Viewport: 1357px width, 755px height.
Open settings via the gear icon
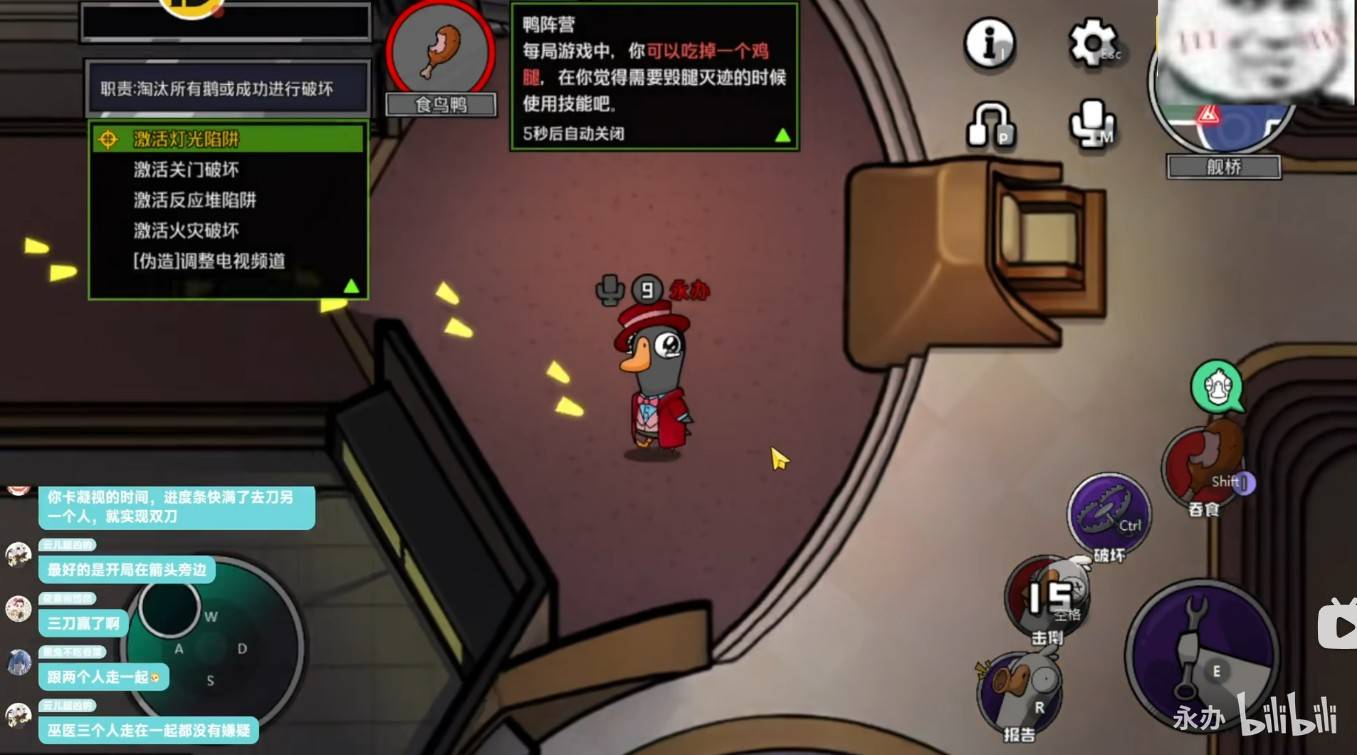1092,44
